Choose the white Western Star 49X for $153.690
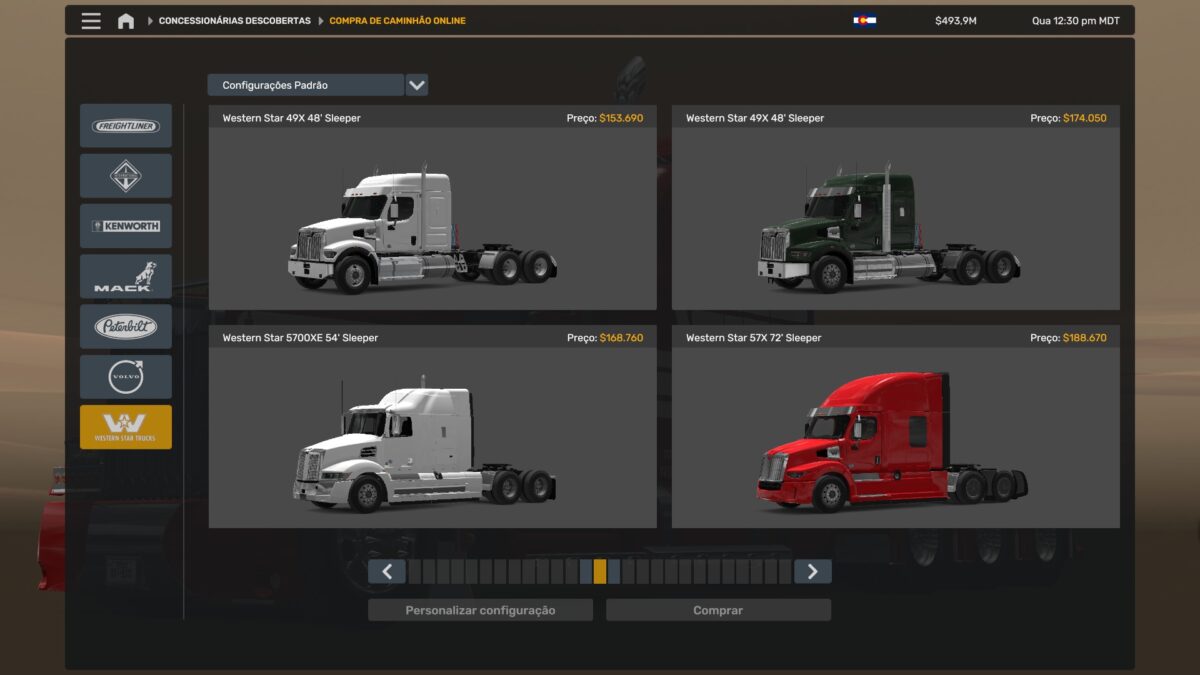The image size is (1200, 675). pyautogui.click(x=432, y=218)
